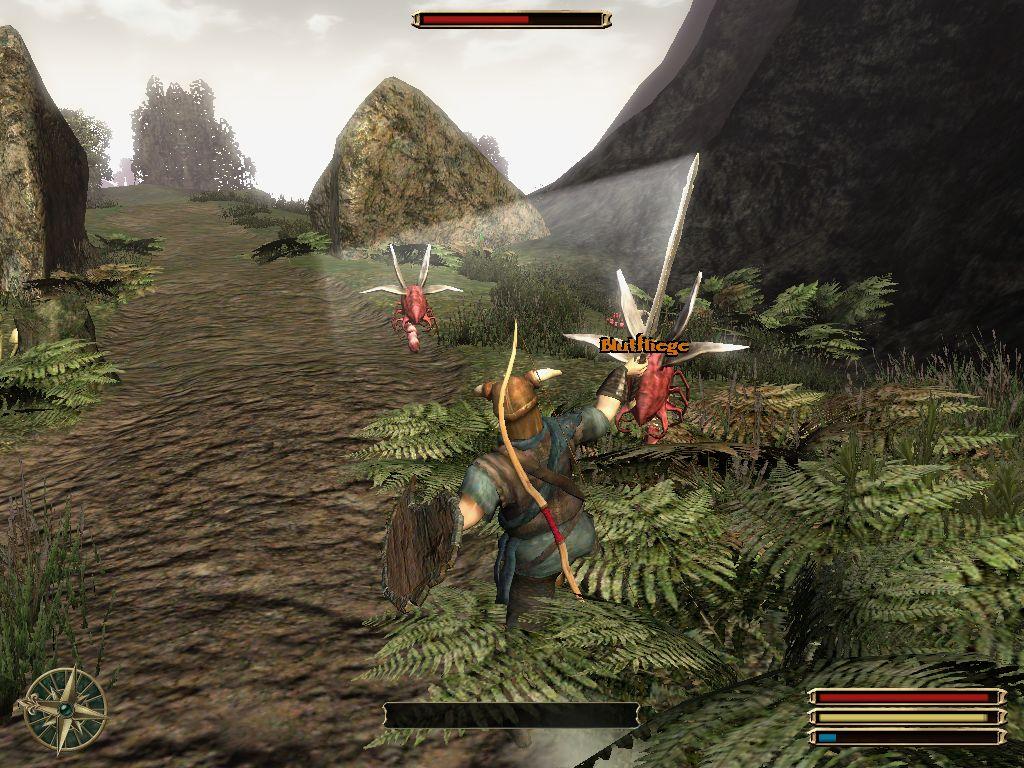Click the compass rose in the corner
Screen dimensions: 1024x768
(x=64, y=709)
